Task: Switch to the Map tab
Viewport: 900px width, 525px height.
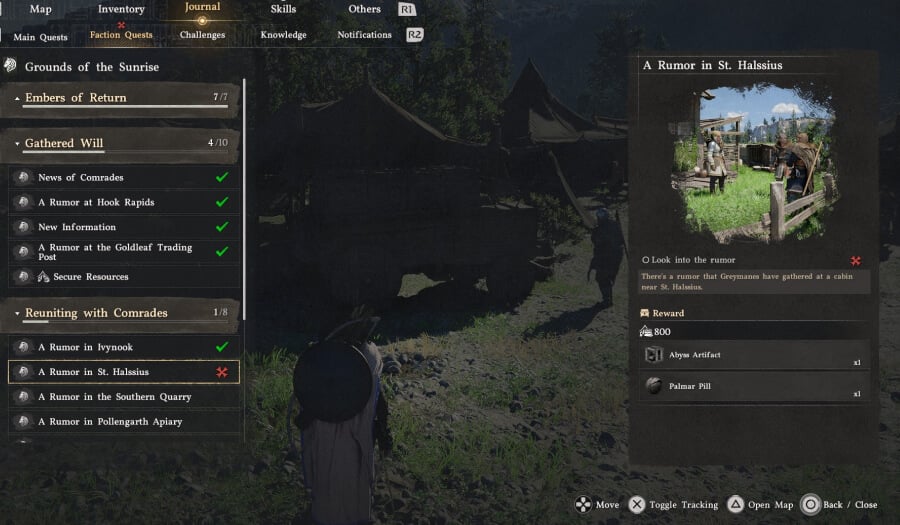Action: click(40, 9)
